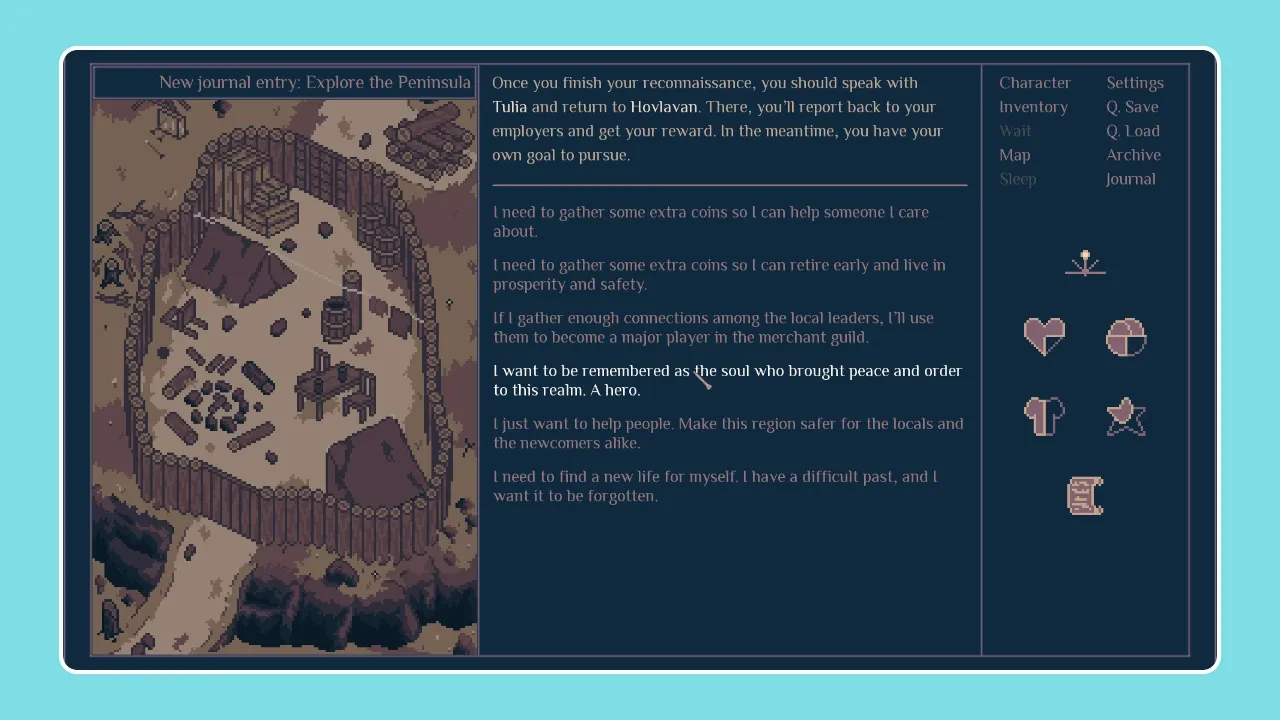Select the body condition icon
The image size is (1280, 720).
pyautogui.click(x=1043, y=416)
